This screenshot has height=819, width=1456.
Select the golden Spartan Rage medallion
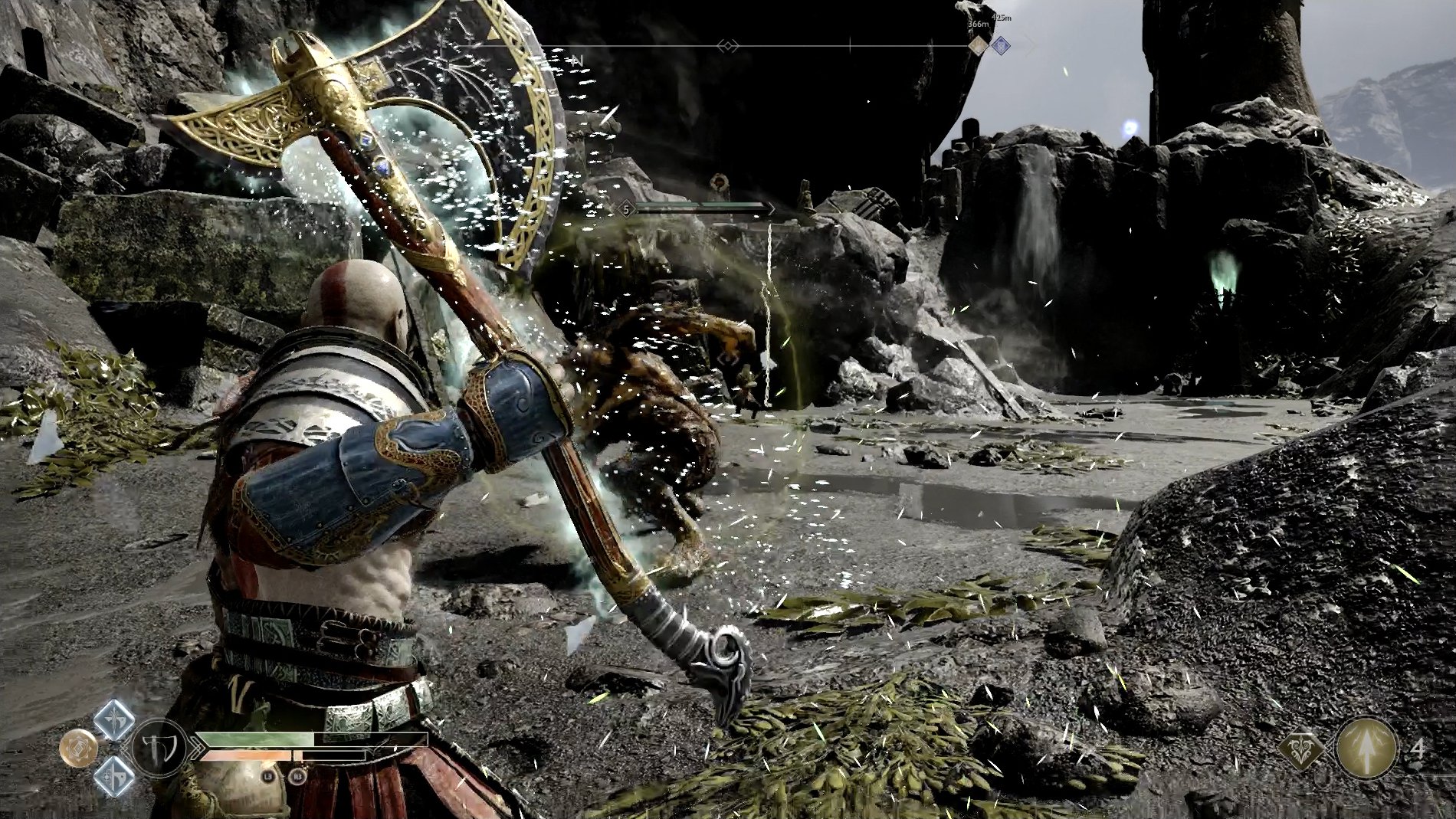tap(79, 747)
